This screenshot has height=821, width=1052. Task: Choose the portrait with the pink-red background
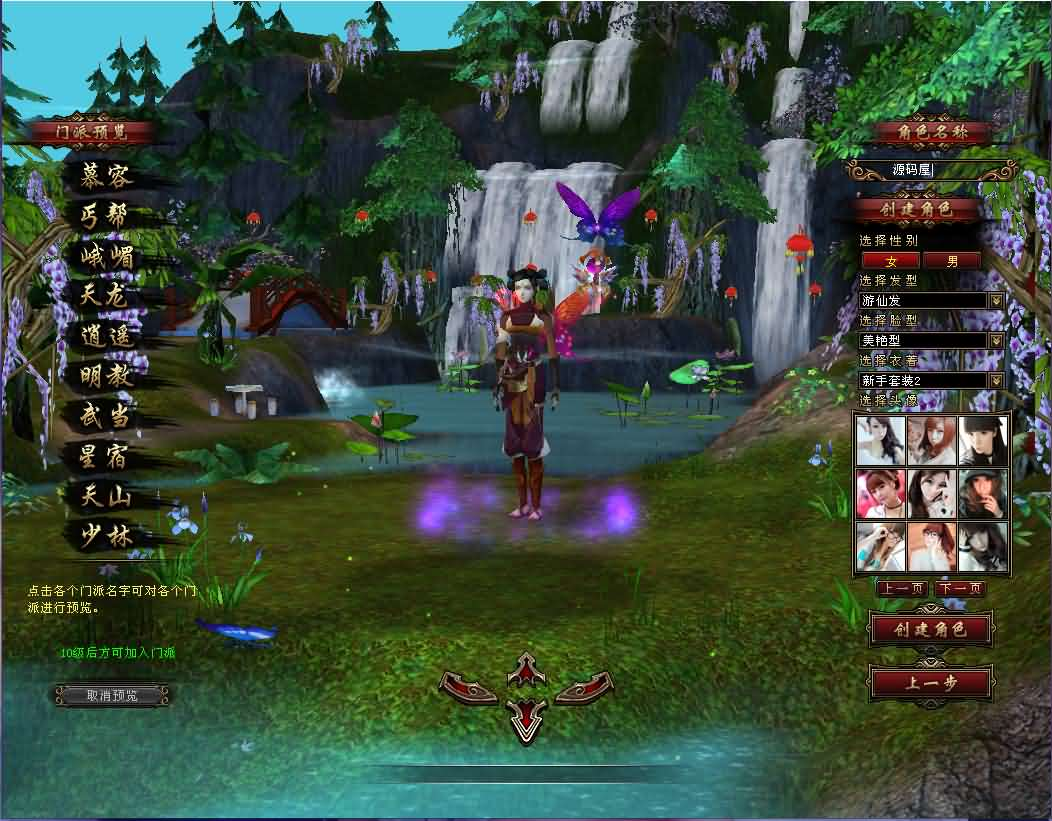tap(881, 493)
